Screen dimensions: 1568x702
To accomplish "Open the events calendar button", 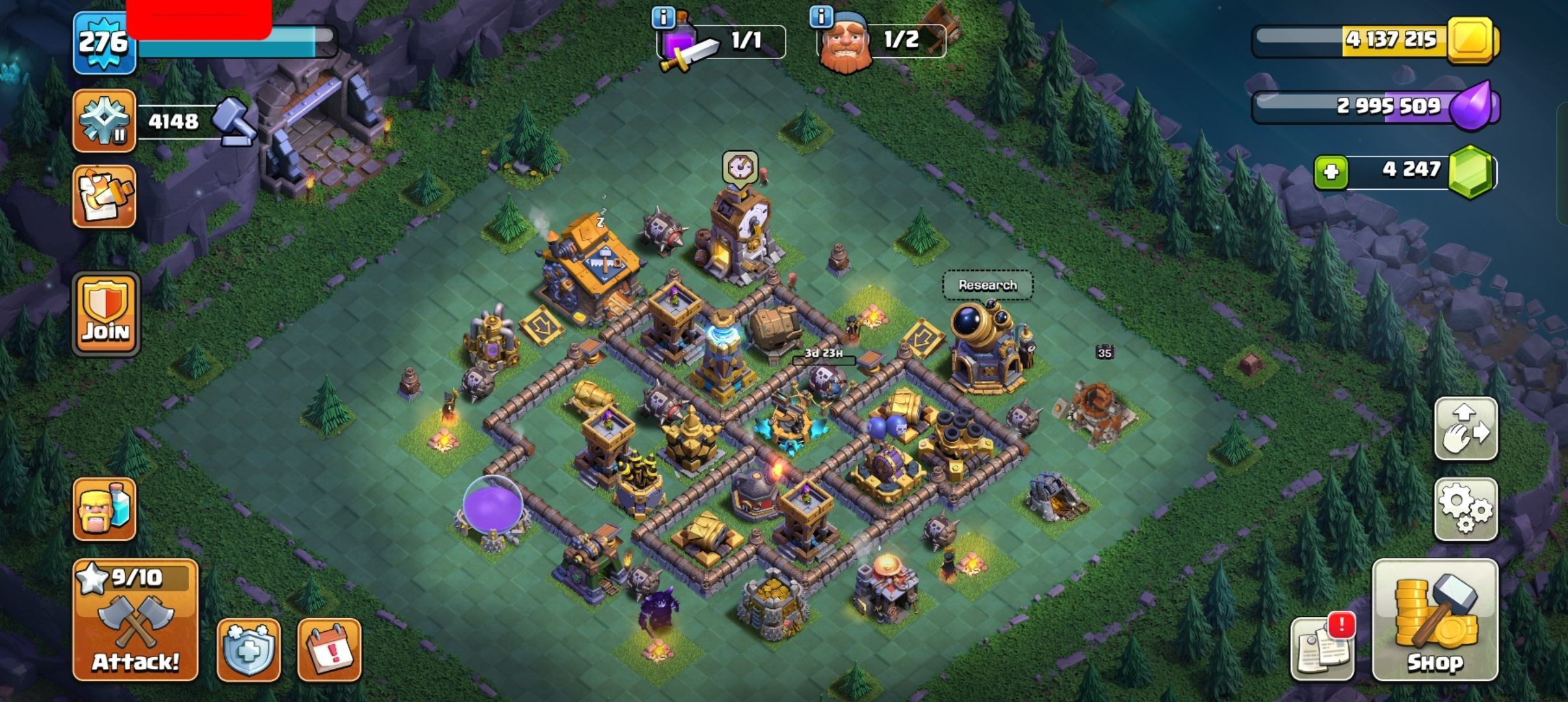I will (x=329, y=649).
